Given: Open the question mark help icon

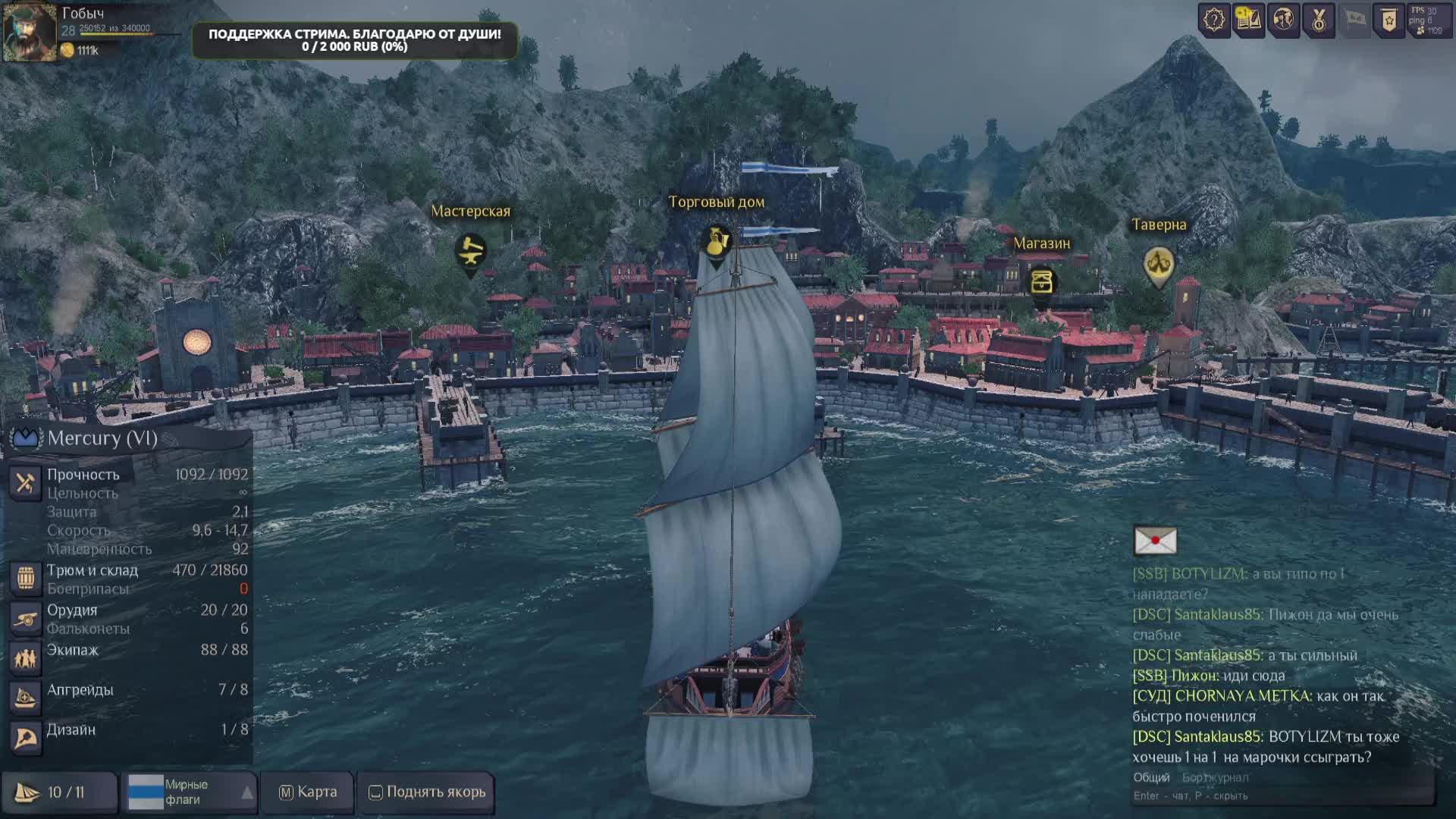Looking at the screenshot, I should tap(1214, 20).
